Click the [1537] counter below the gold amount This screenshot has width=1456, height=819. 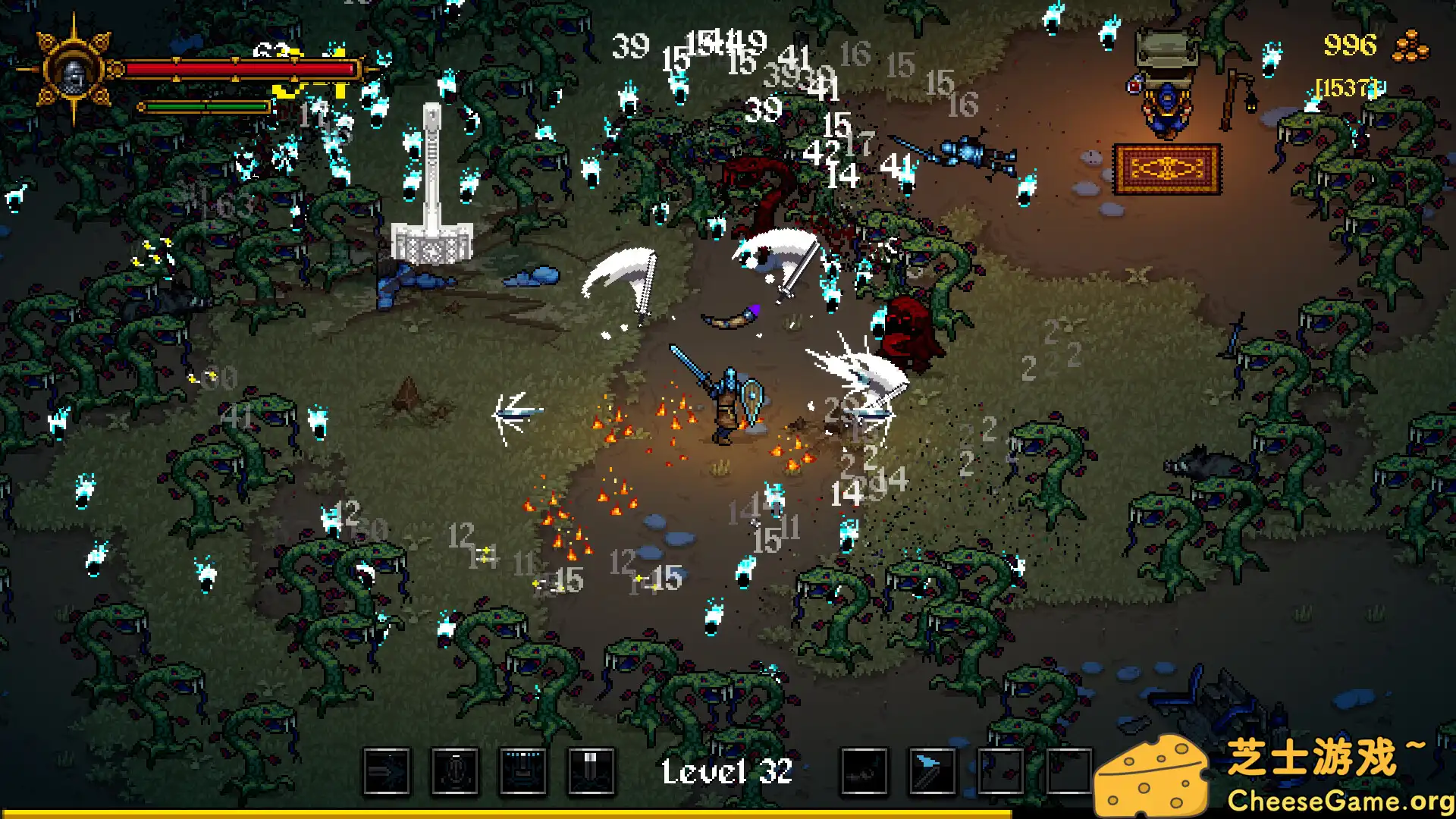[x=1348, y=87]
